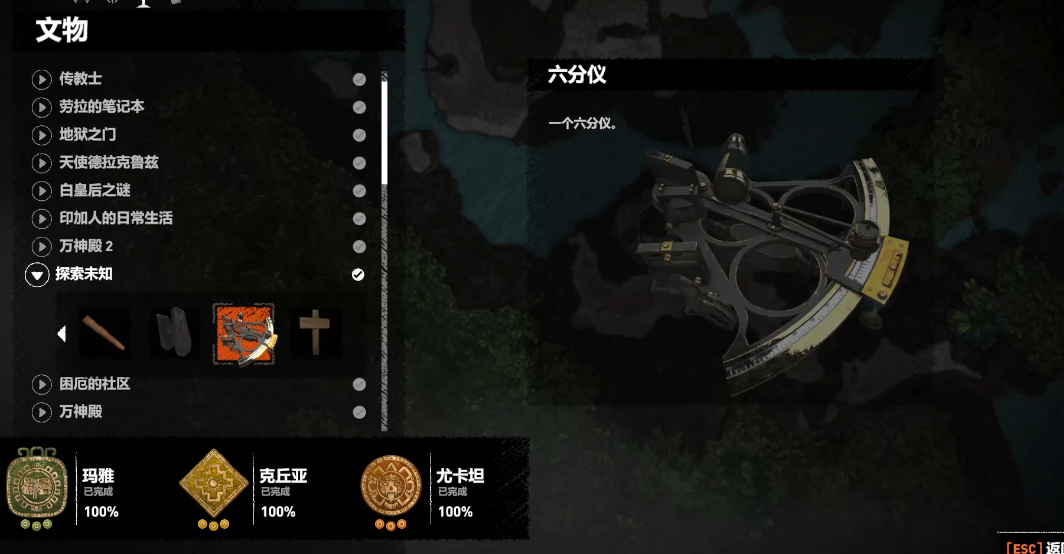The width and height of the screenshot is (1064, 554).
Task: Click the left arrow beside relic thumbnails
Action: (x=62, y=334)
